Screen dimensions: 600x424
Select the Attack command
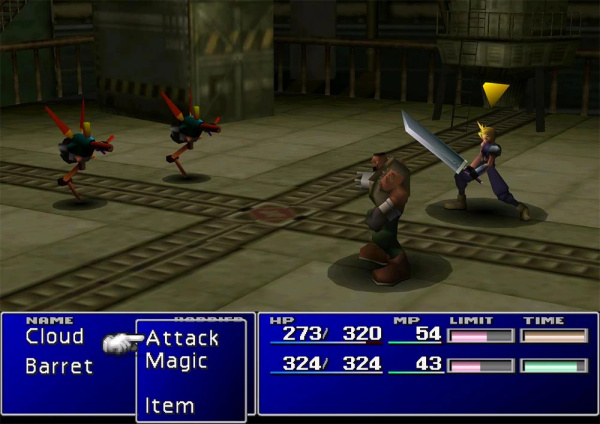pyautogui.click(x=182, y=338)
